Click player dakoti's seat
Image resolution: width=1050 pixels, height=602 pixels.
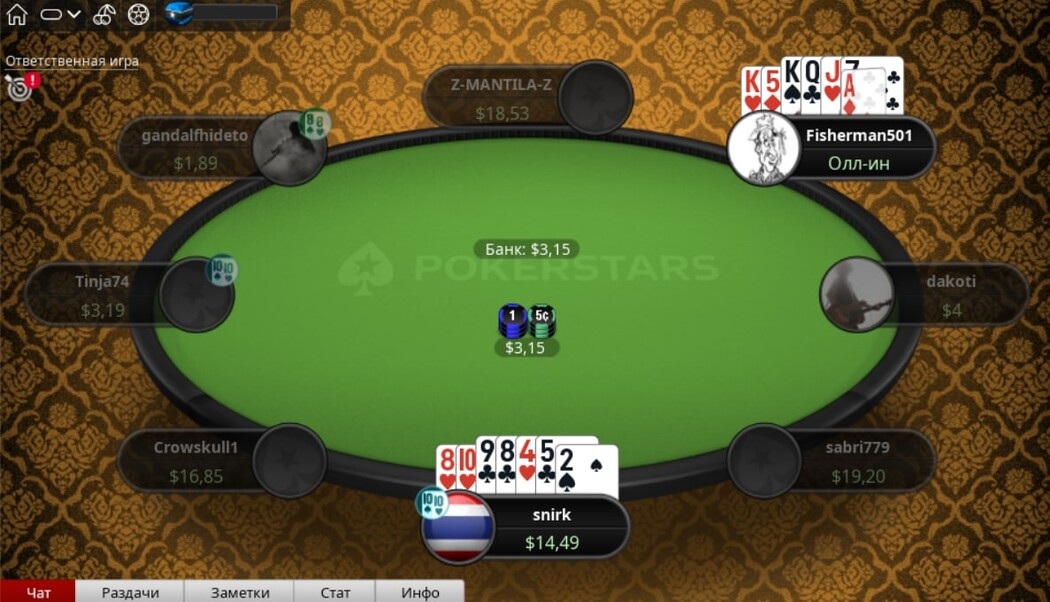tap(857, 294)
